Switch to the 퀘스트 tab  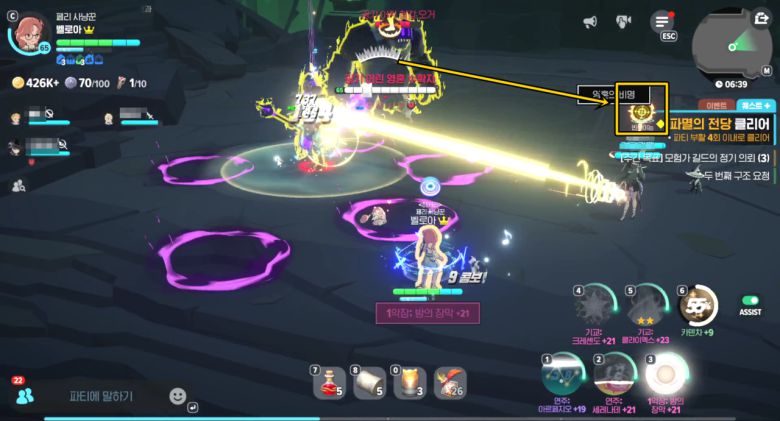click(x=753, y=104)
